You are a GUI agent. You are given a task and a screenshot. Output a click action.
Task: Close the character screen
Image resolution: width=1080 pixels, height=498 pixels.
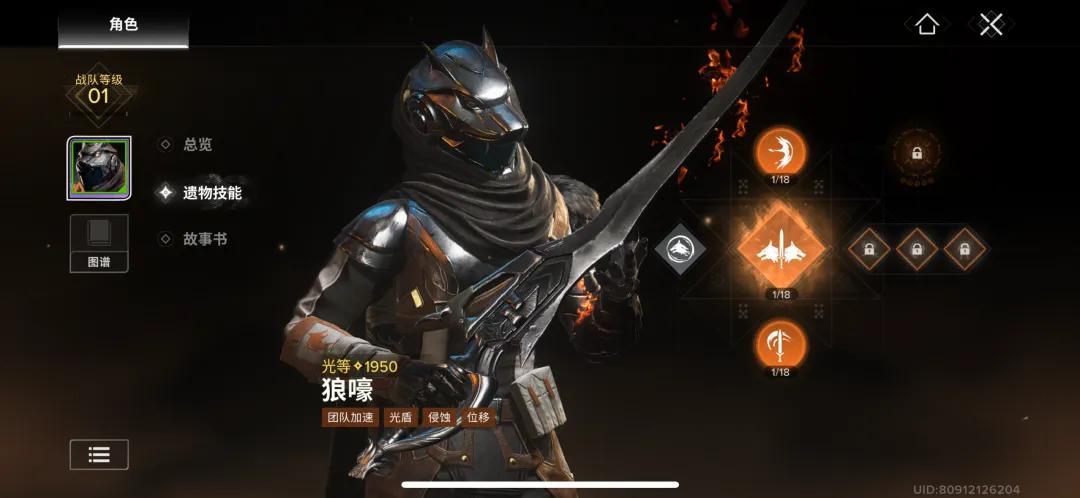(x=991, y=25)
